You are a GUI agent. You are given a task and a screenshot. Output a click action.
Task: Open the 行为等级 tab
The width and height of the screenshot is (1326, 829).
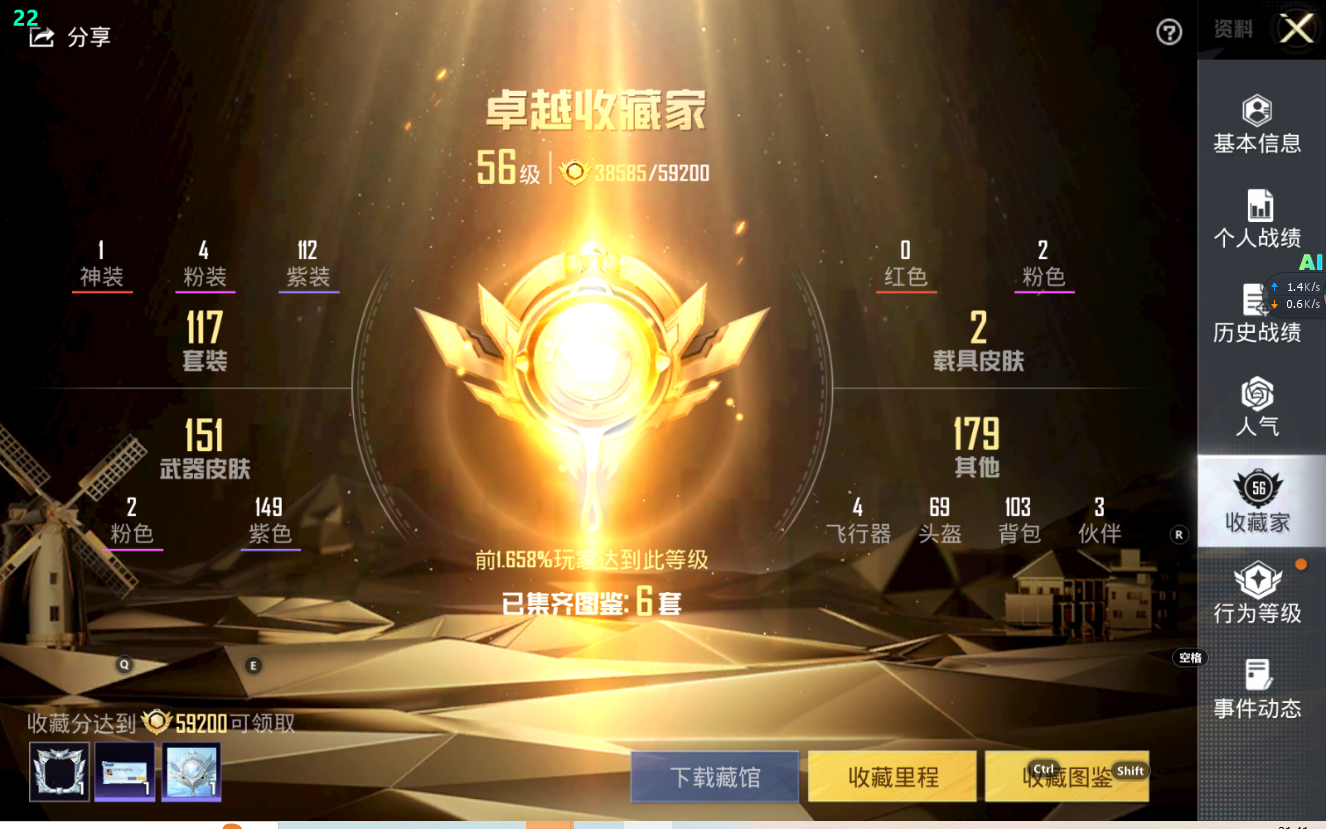pos(1257,595)
